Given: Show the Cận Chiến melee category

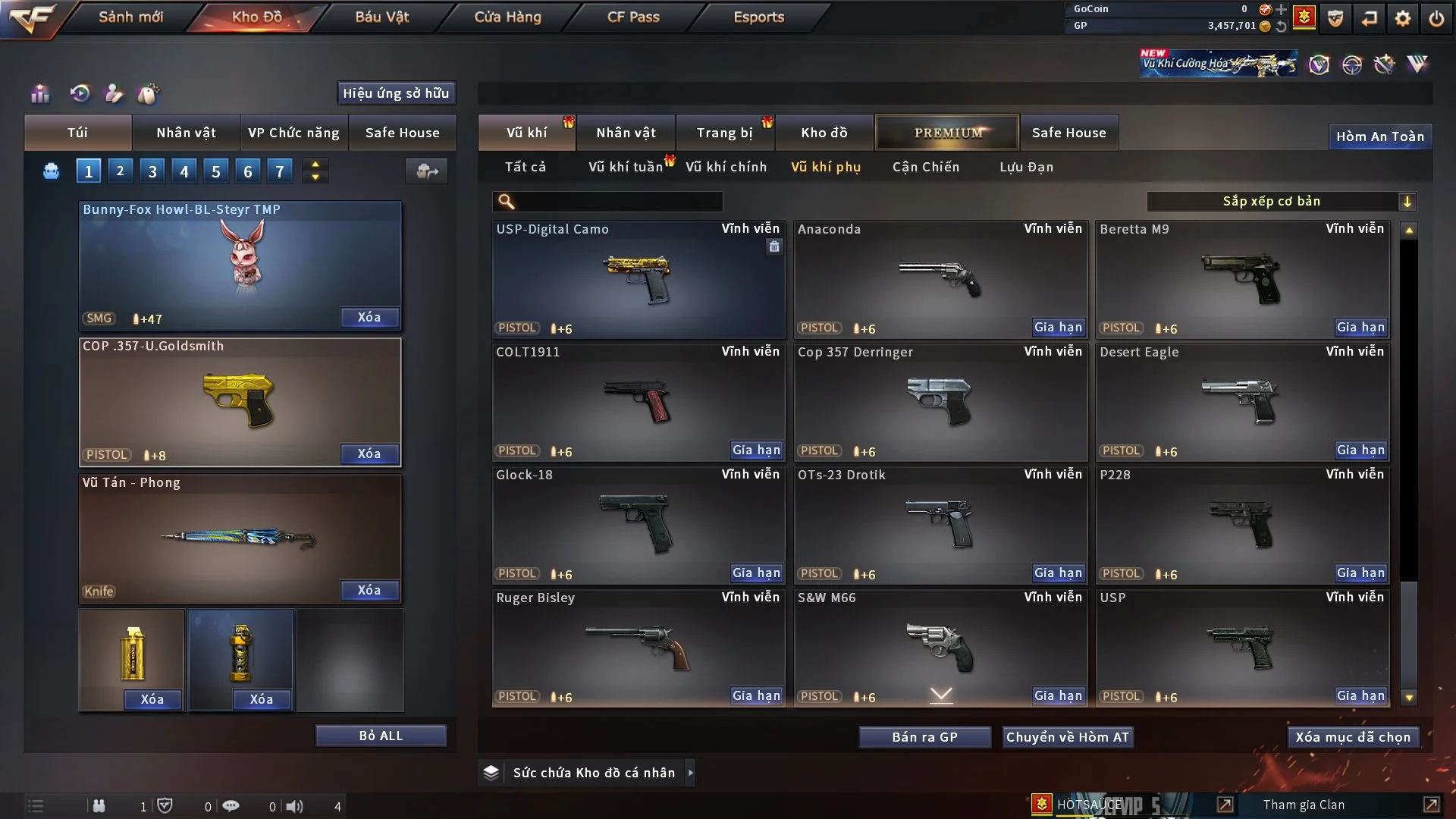Looking at the screenshot, I should (925, 167).
